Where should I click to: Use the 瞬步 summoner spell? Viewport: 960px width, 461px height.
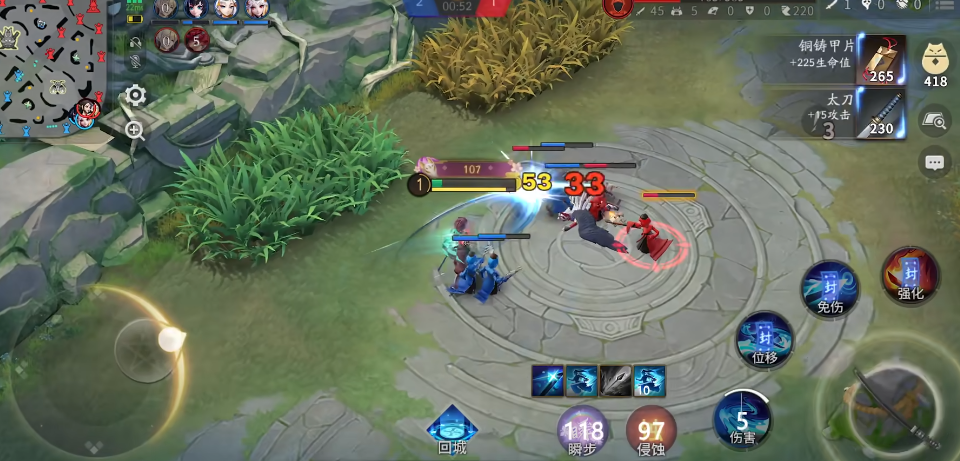tap(584, 432)
